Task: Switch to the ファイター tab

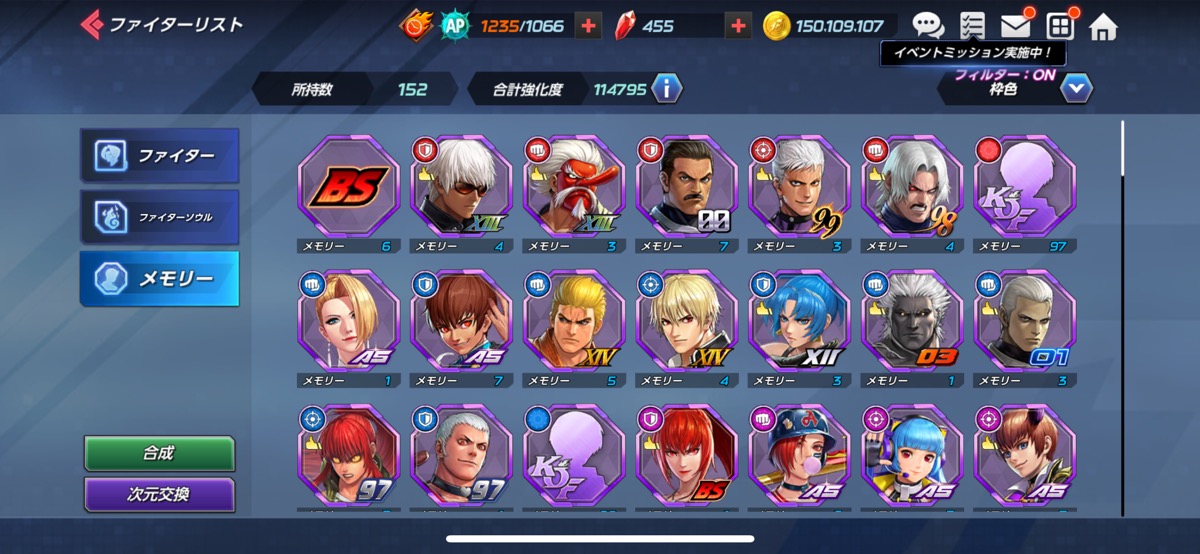Action: [x=160, y=155]
